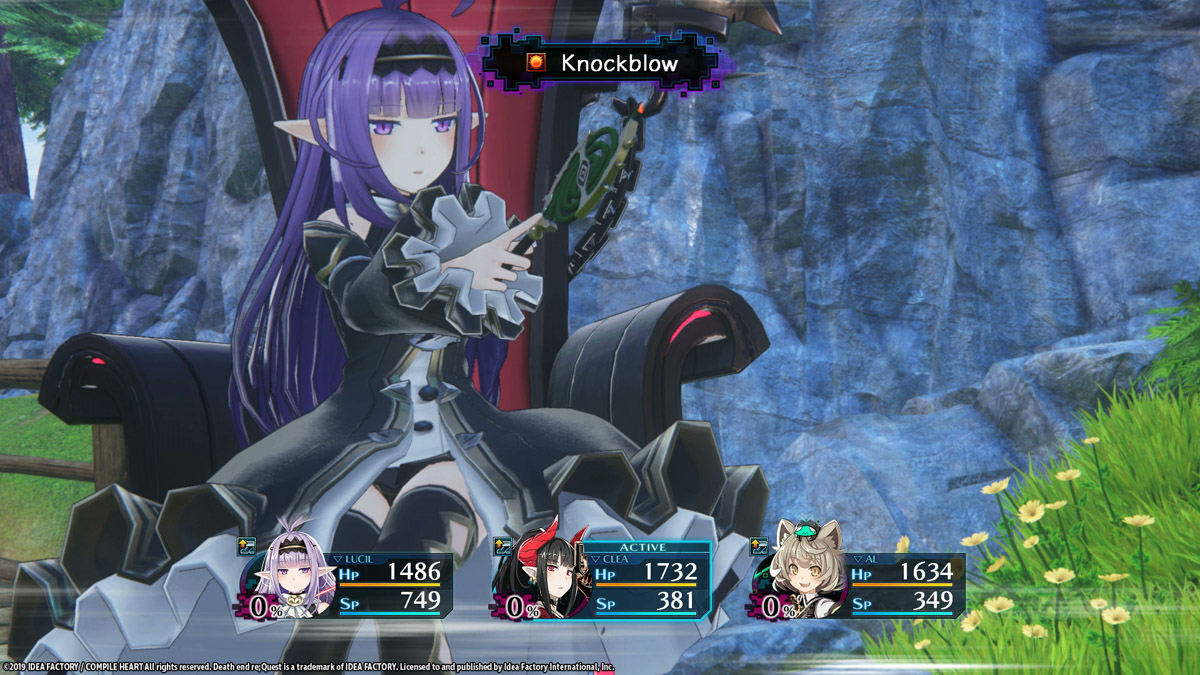Click the Knockblow skill name banner
Viewport: 1200px width, 675px height.
(603, 63)
